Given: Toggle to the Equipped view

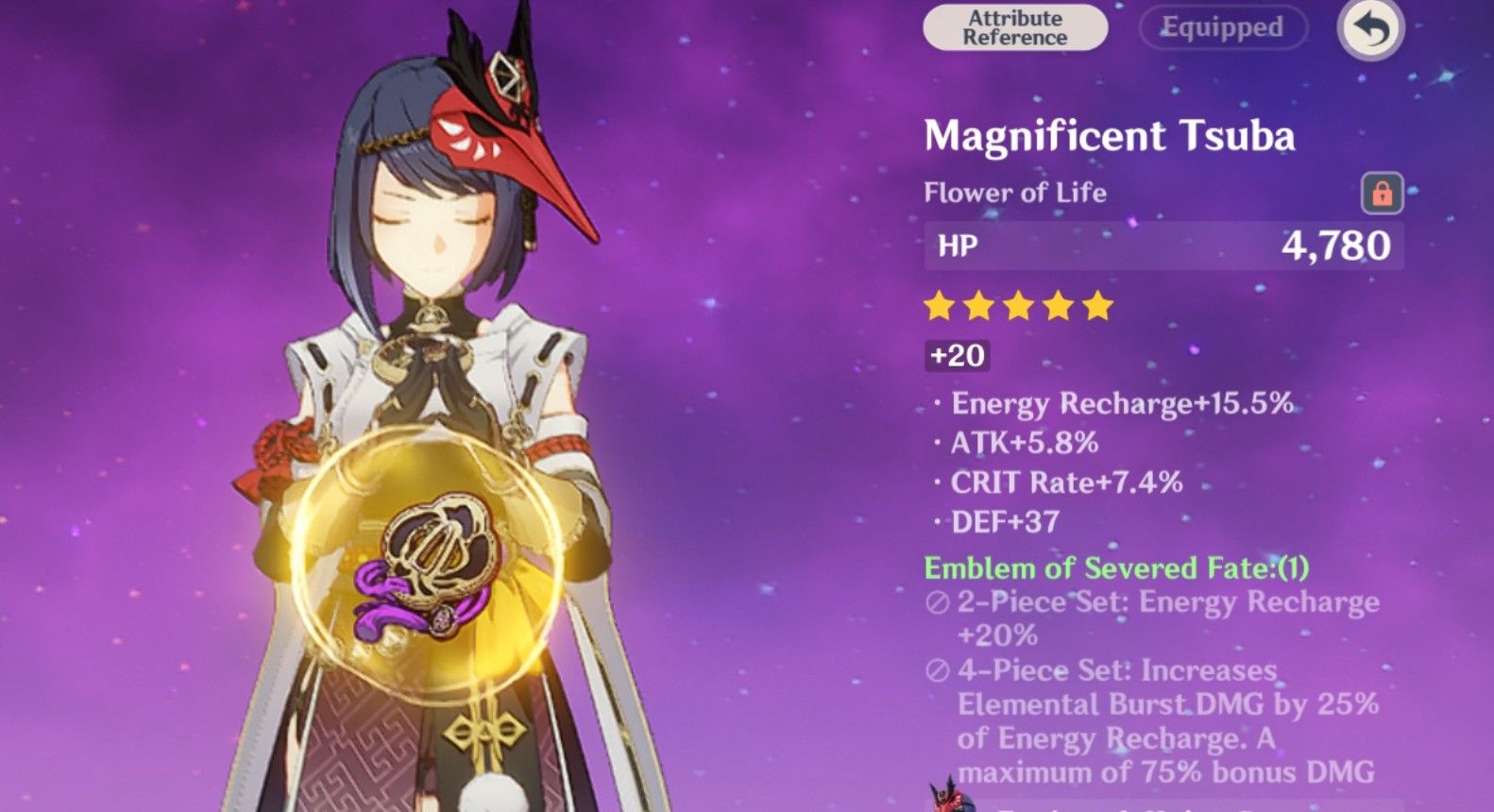Looking at the screenshot, I should pyautogui.click(x=1222, y=27).
